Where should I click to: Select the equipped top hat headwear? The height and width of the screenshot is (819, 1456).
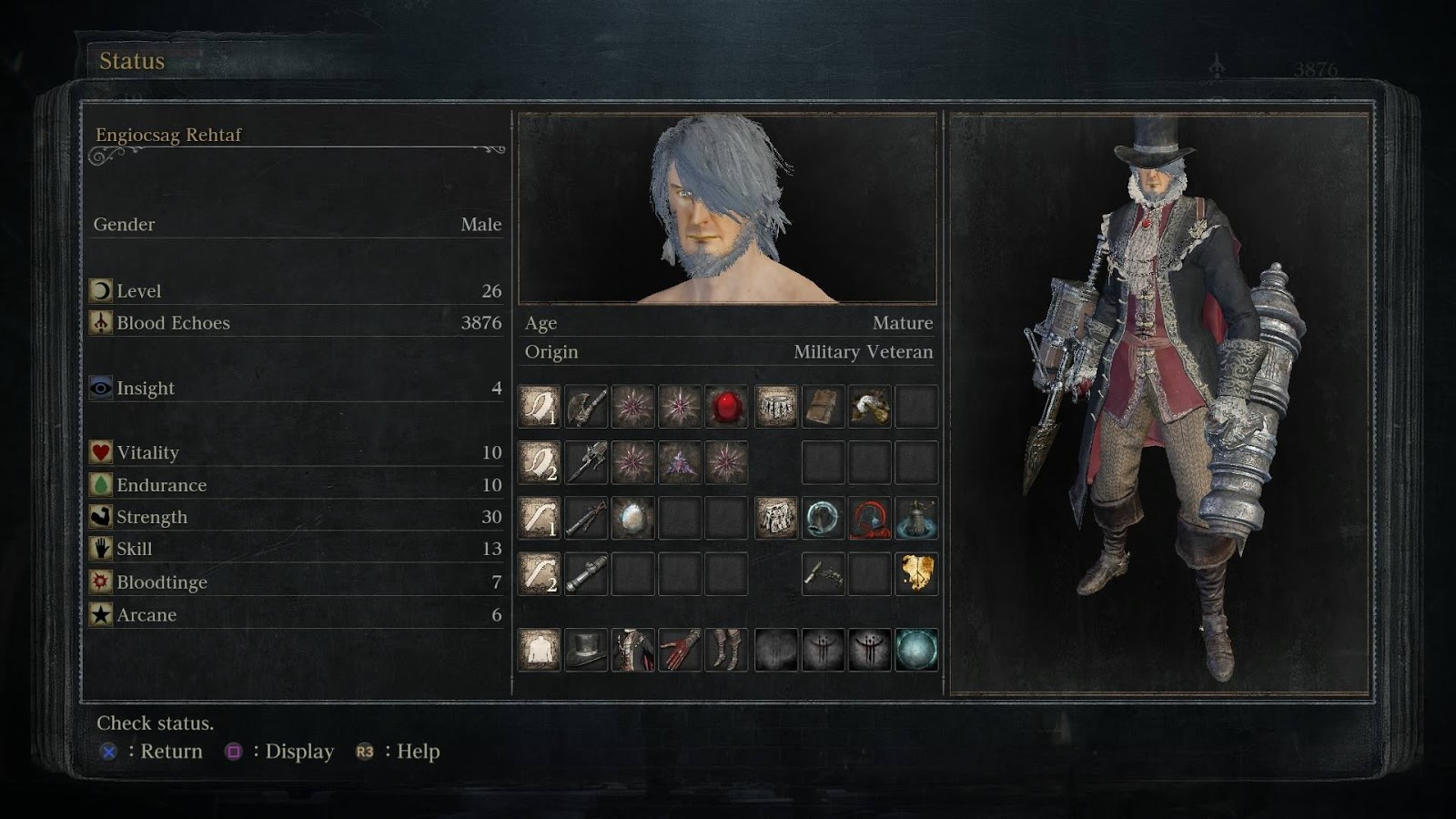[x=586, y=648]
